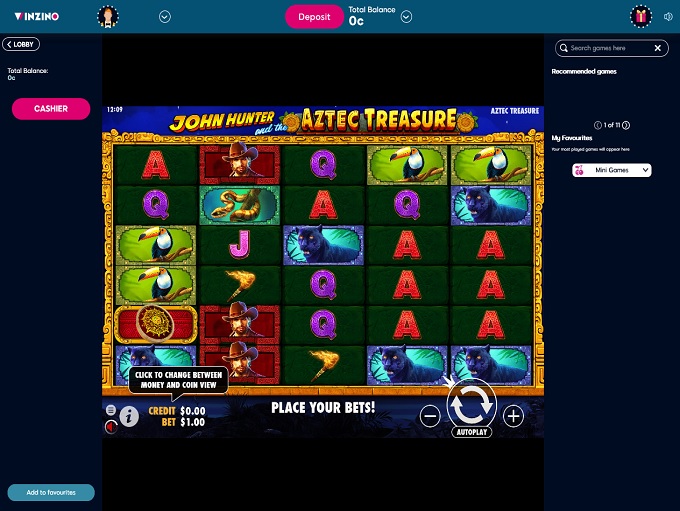Increase the bet with the plus button
The image size is (680, 511).
513,416
